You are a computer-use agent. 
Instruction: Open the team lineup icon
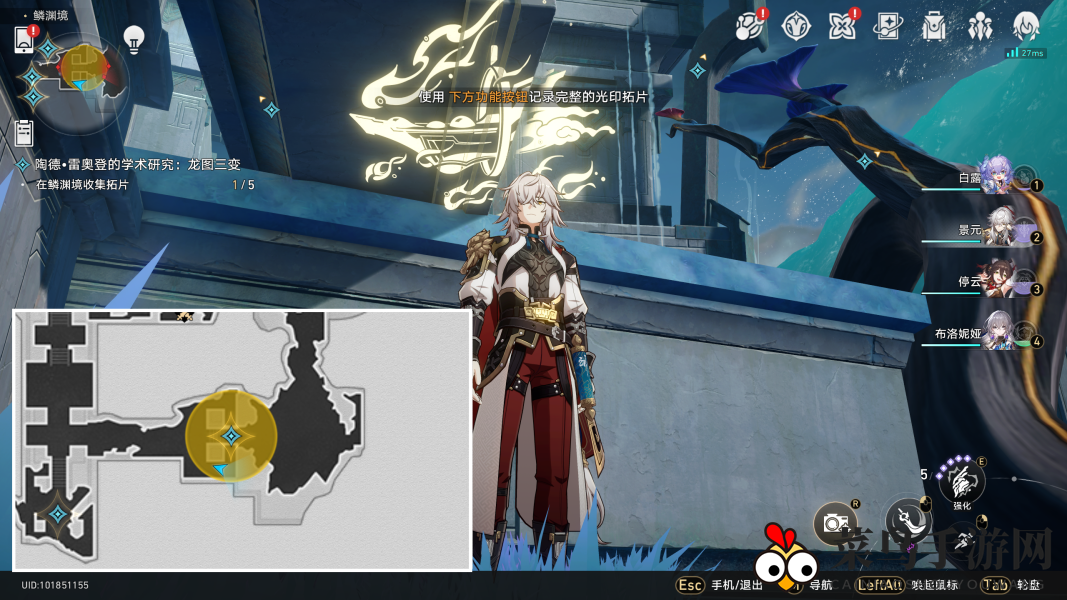pyautogui.click(x=980, y=26)
